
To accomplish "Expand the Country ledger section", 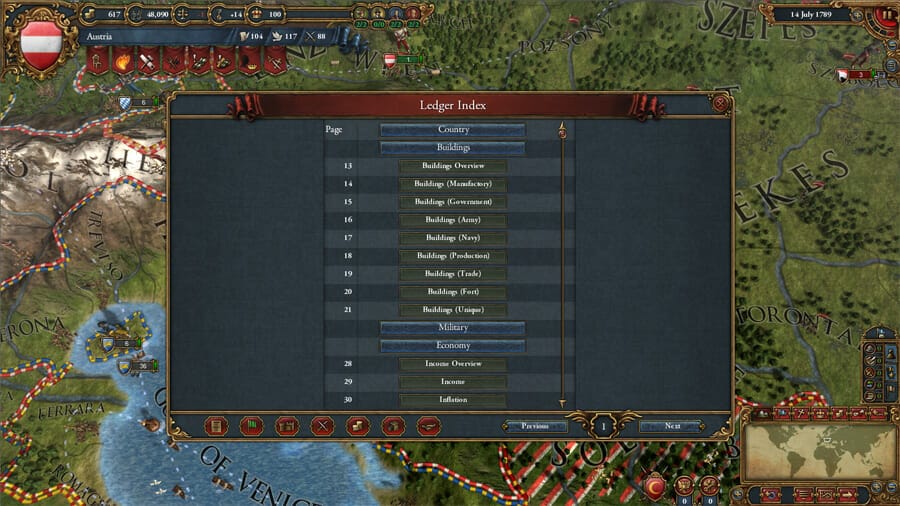I will tap(453, 130).
